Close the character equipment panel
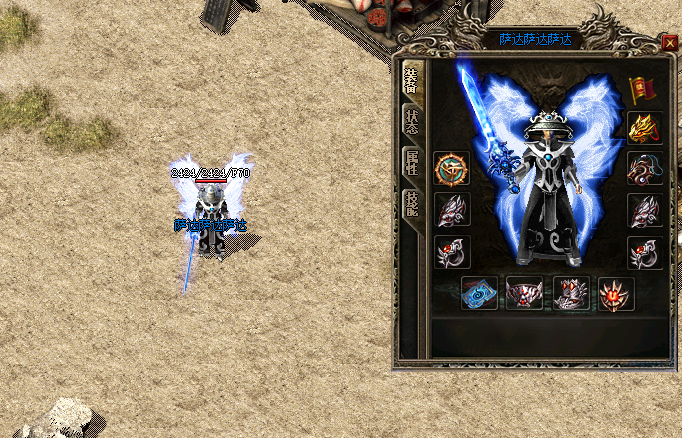The height and width of the screenshot is (438, 682). coord(669,42)
